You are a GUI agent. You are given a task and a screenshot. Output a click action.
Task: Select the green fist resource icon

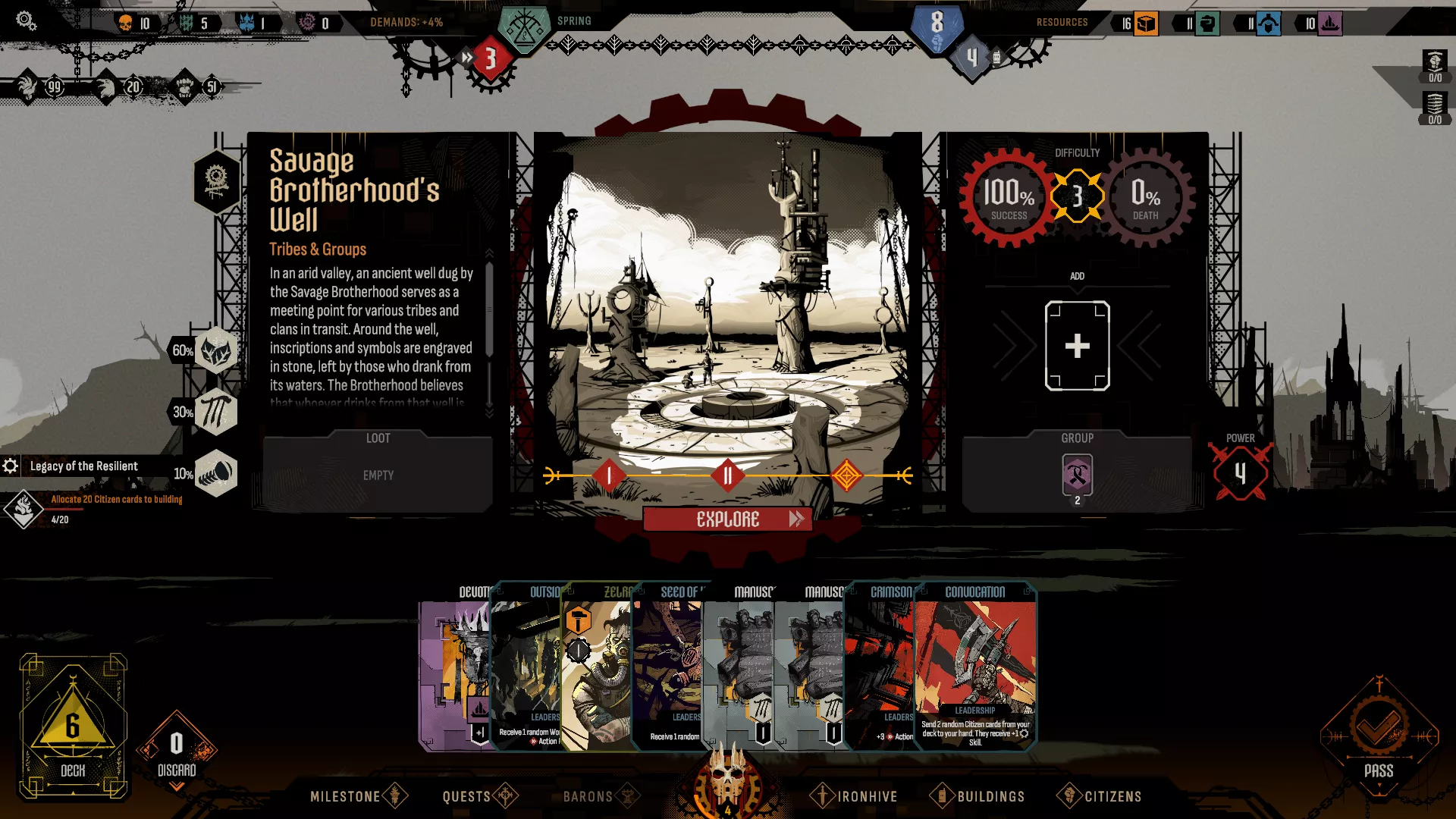click(x=1208, y=24)
